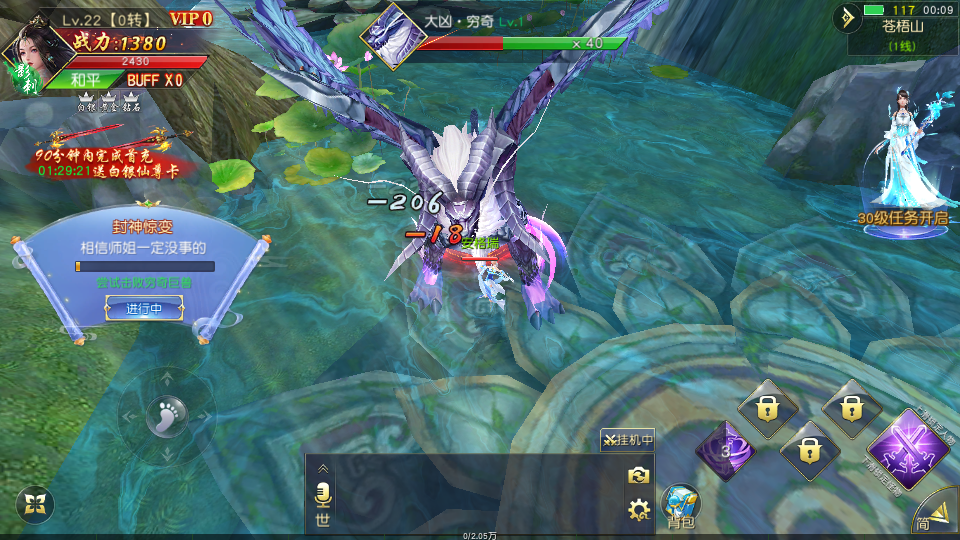Screen dimensions: 960x540
Task: Open the VIP 0 panel
Action: [x=190, y=18]
